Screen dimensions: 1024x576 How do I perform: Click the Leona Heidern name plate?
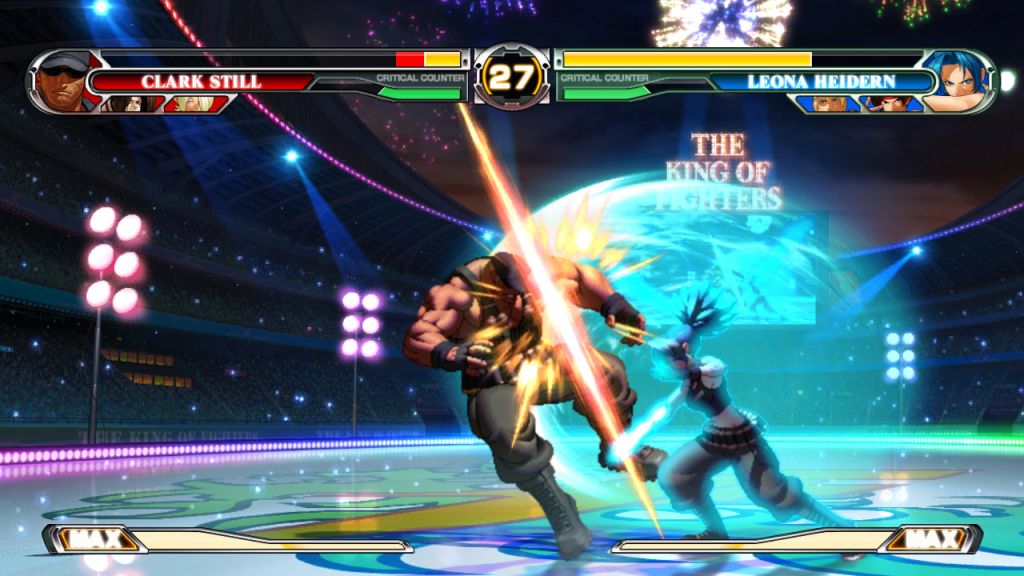point(833,81)
